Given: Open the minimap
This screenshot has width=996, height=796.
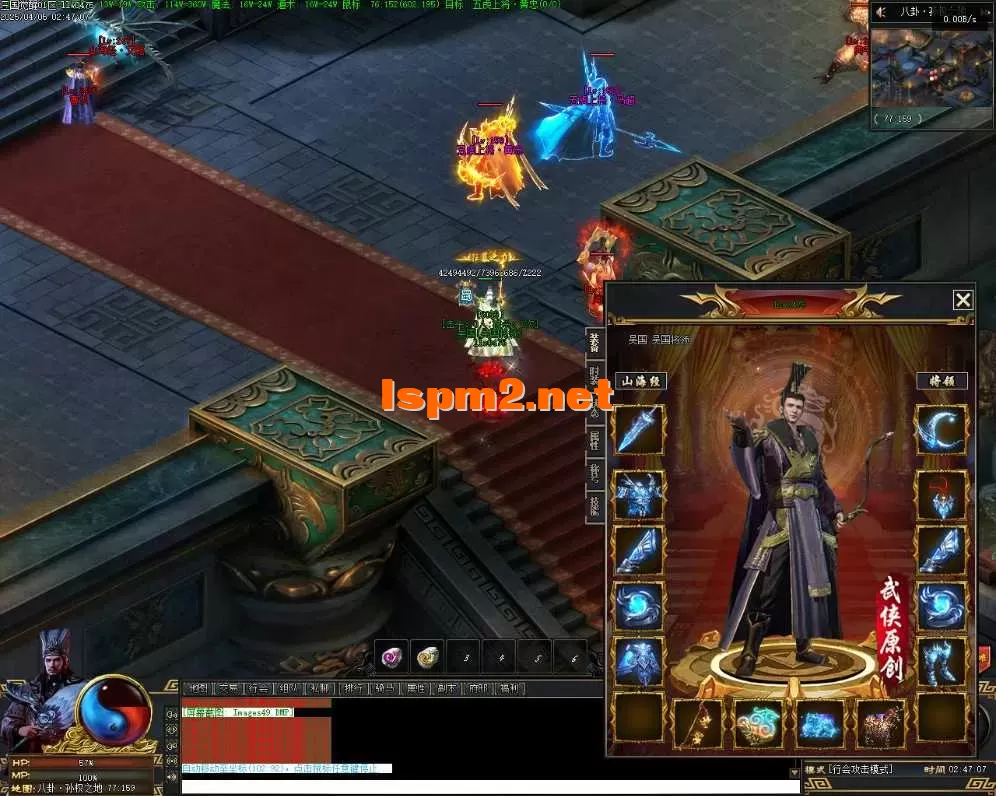Looking at the screenshot, I should (x=918, y=68).
